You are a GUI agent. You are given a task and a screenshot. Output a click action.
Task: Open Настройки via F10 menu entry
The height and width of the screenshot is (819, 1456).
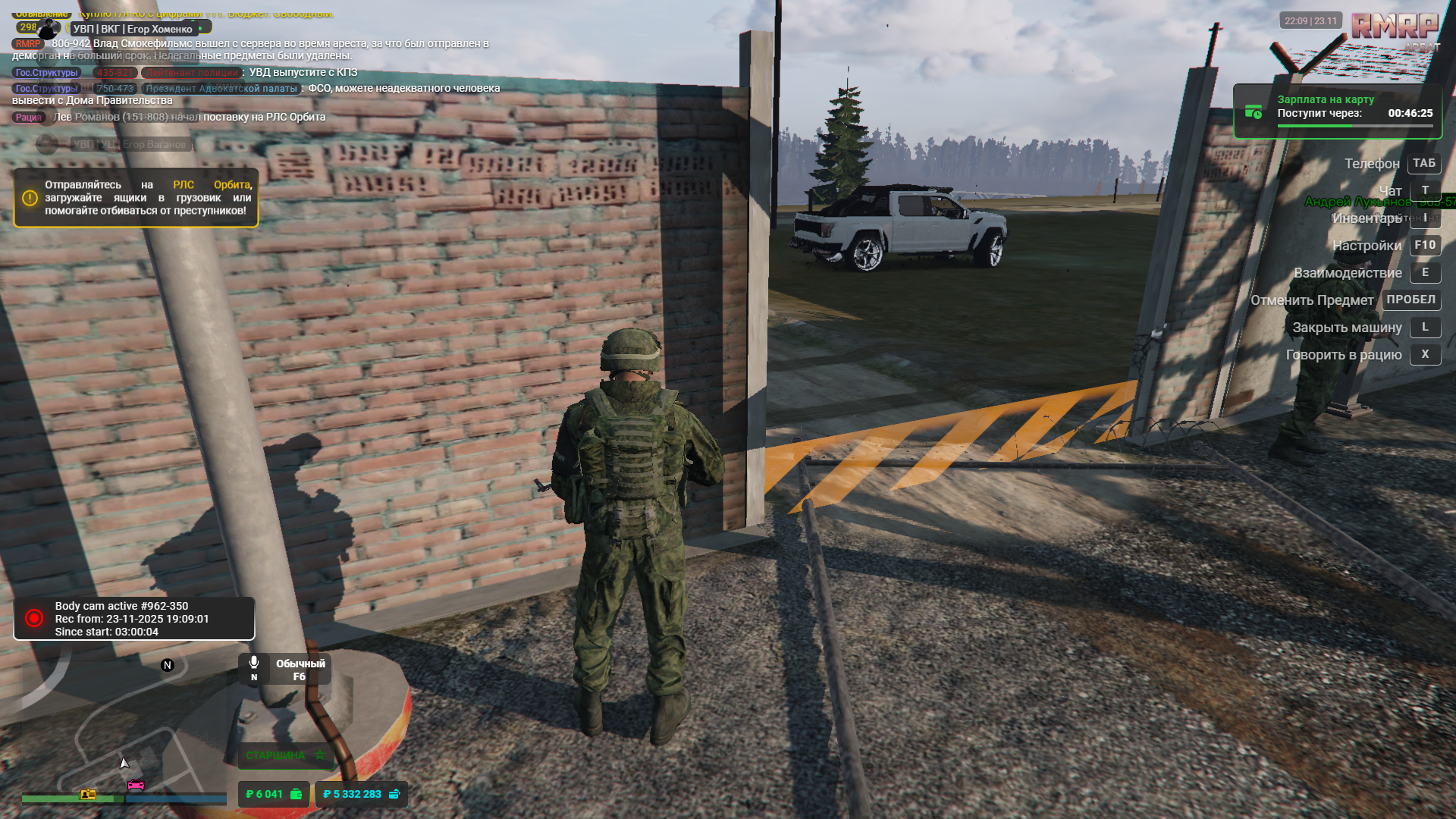tap(1424, 245)
